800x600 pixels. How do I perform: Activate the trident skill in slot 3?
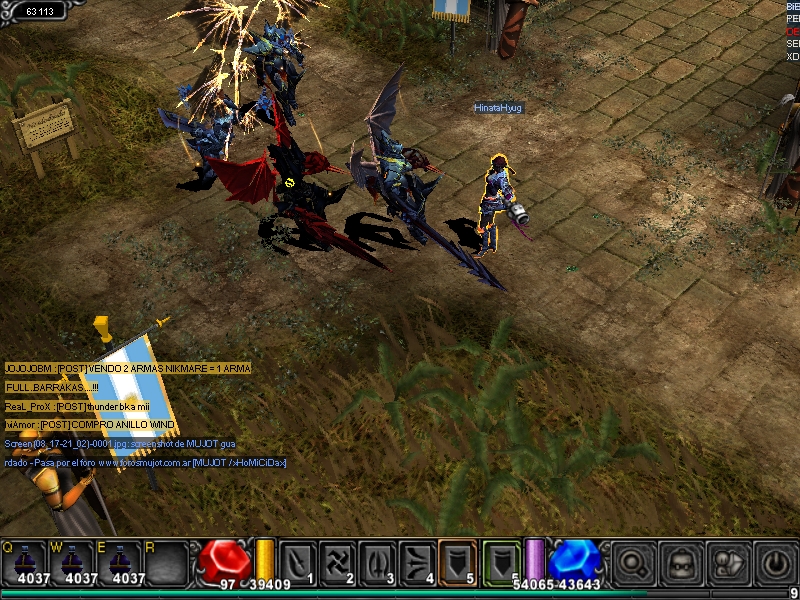click(378, 562)
